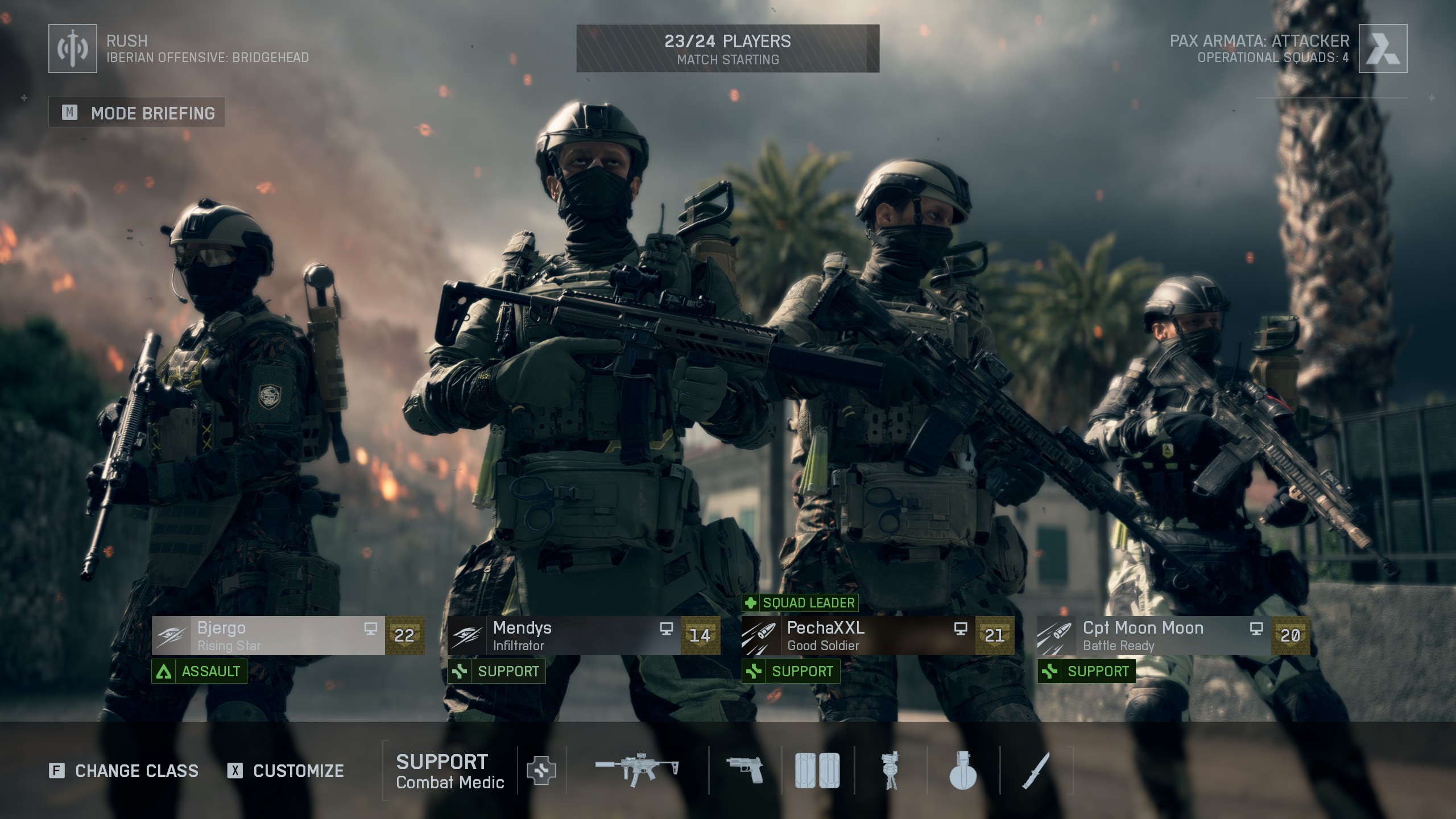Click the Support Combat Medic class label
The width and height of the screenshot is (1456, 819).
pos(450,771)
